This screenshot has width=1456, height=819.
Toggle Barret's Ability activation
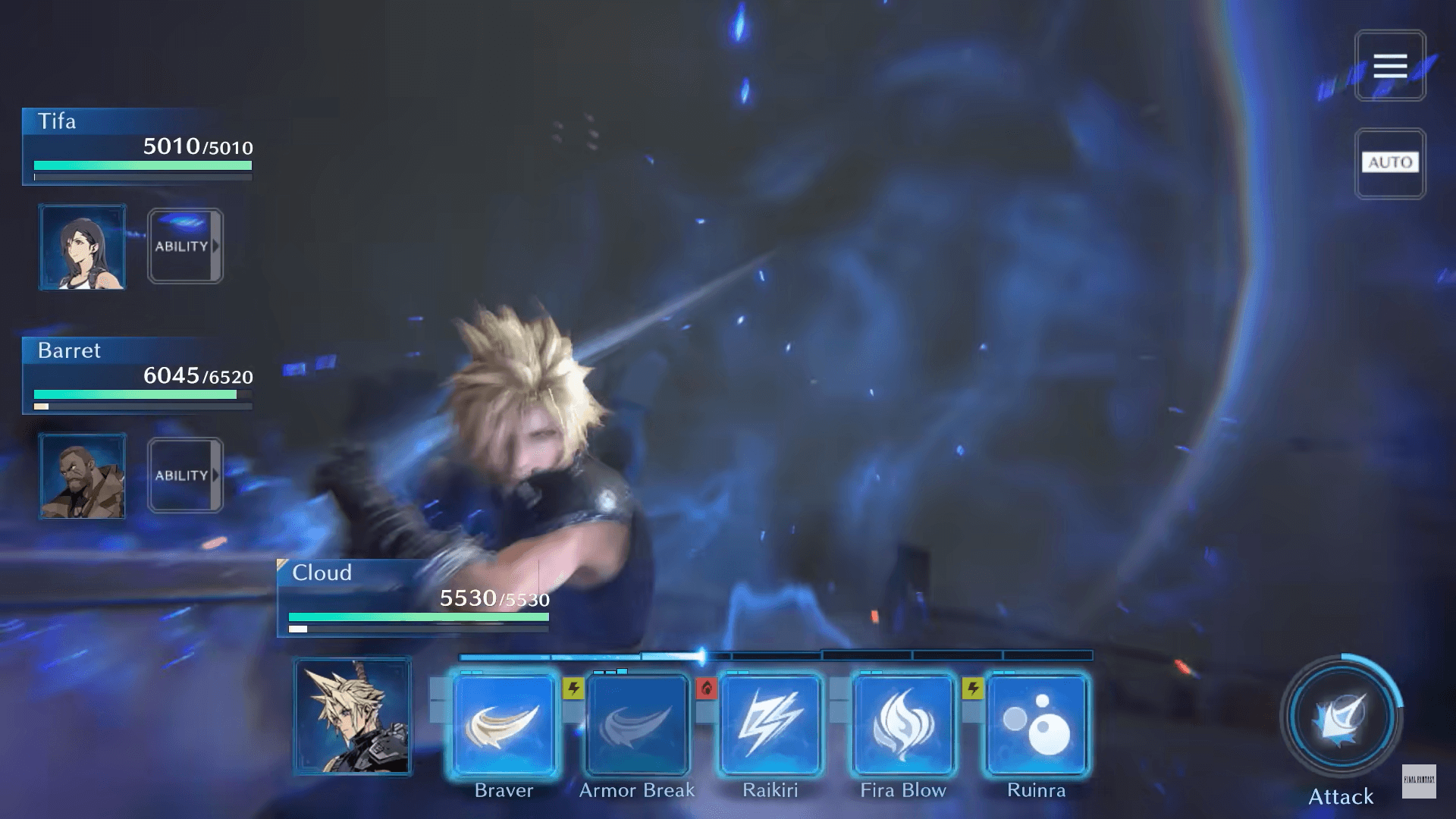[185, 475]
